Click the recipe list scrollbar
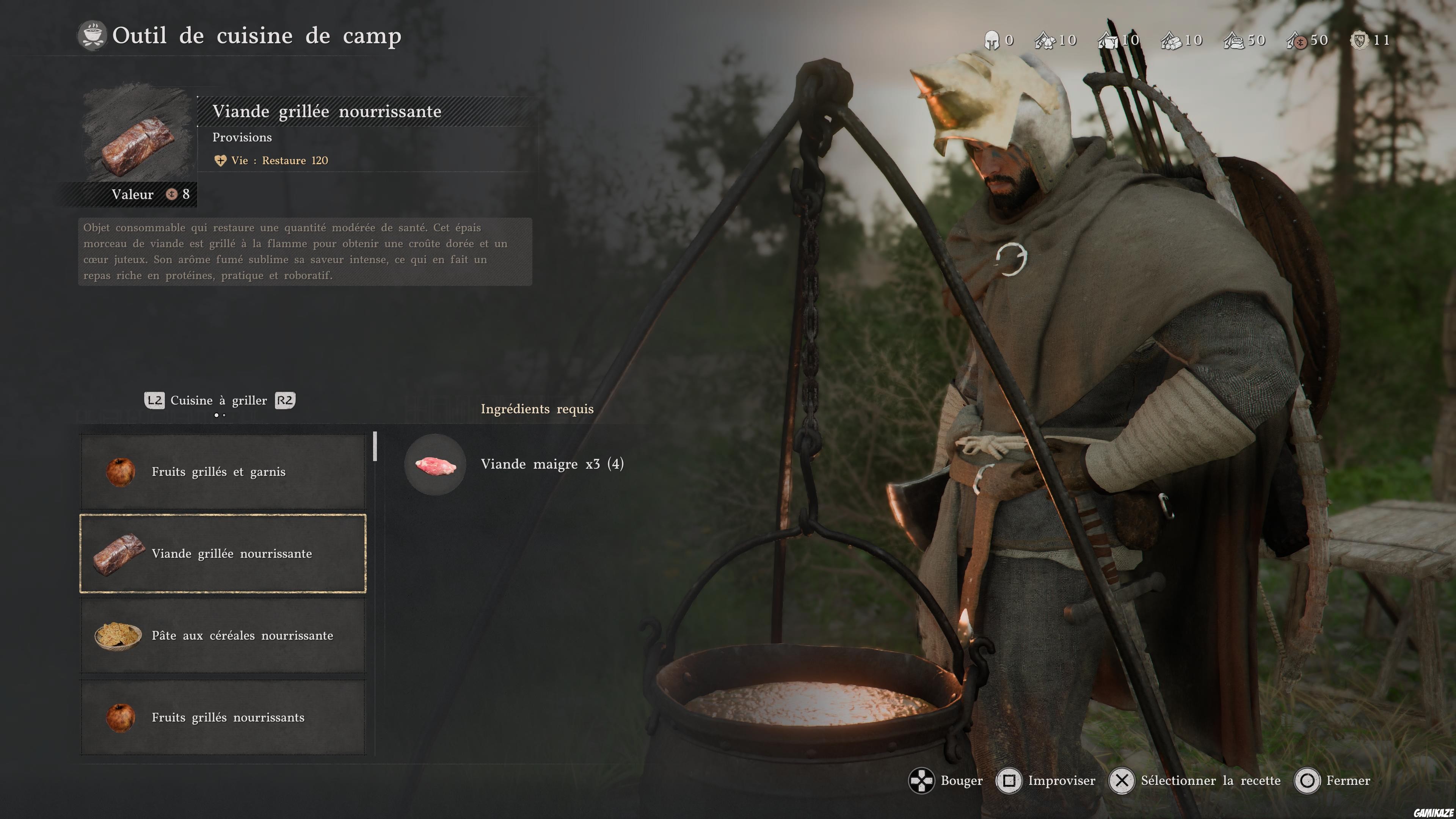The height and width of the screenshot is (819, 1456). pos(375,447)
